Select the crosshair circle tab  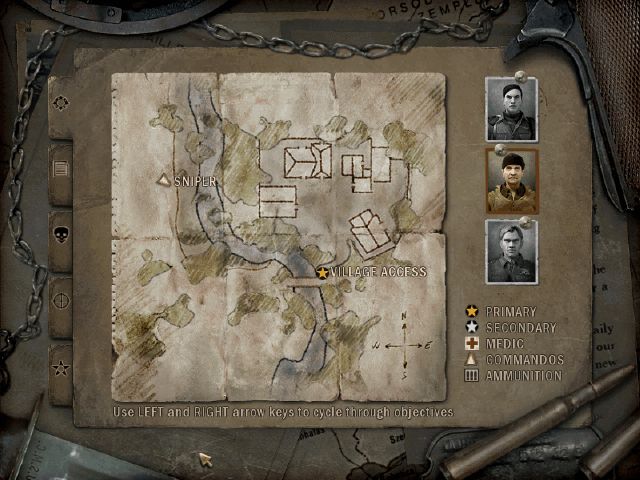point(61,300)
